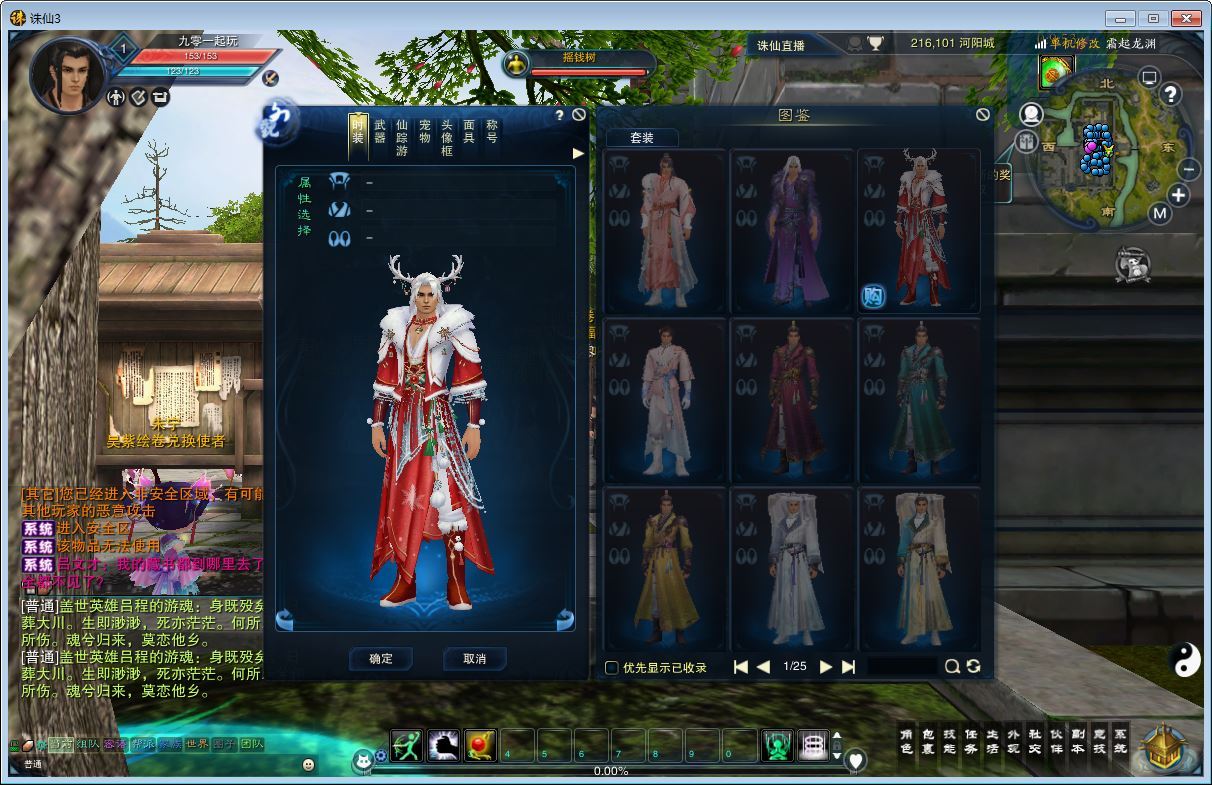1212x785 pixels.
Task: Close the 图鉴 codex panel
Action: coord(982,115)
